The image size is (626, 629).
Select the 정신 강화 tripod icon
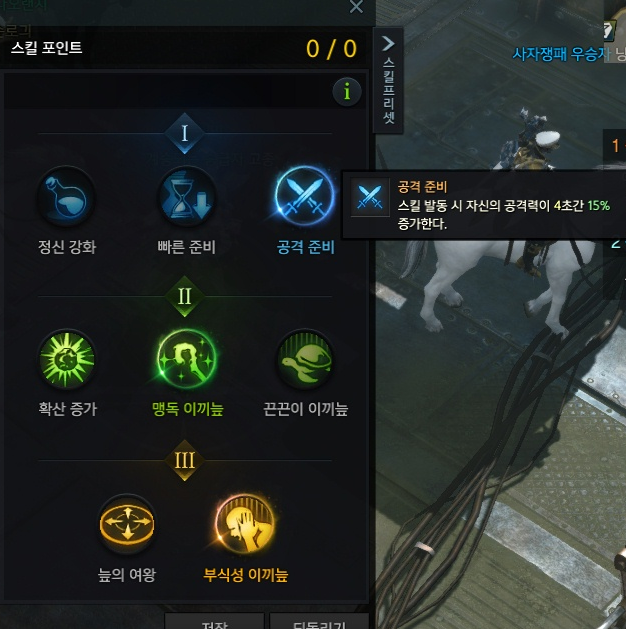tap(67, 198)
